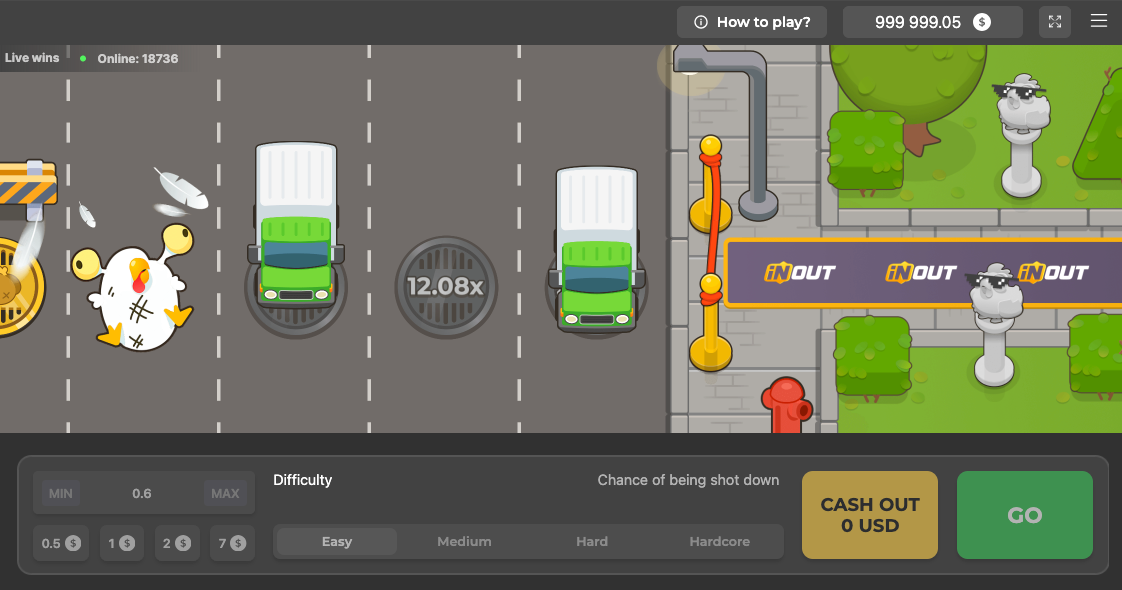Switch difficulty to Medium
Image resolution: width=1122 pixels, height=590 pixels.
coord(464,542)
